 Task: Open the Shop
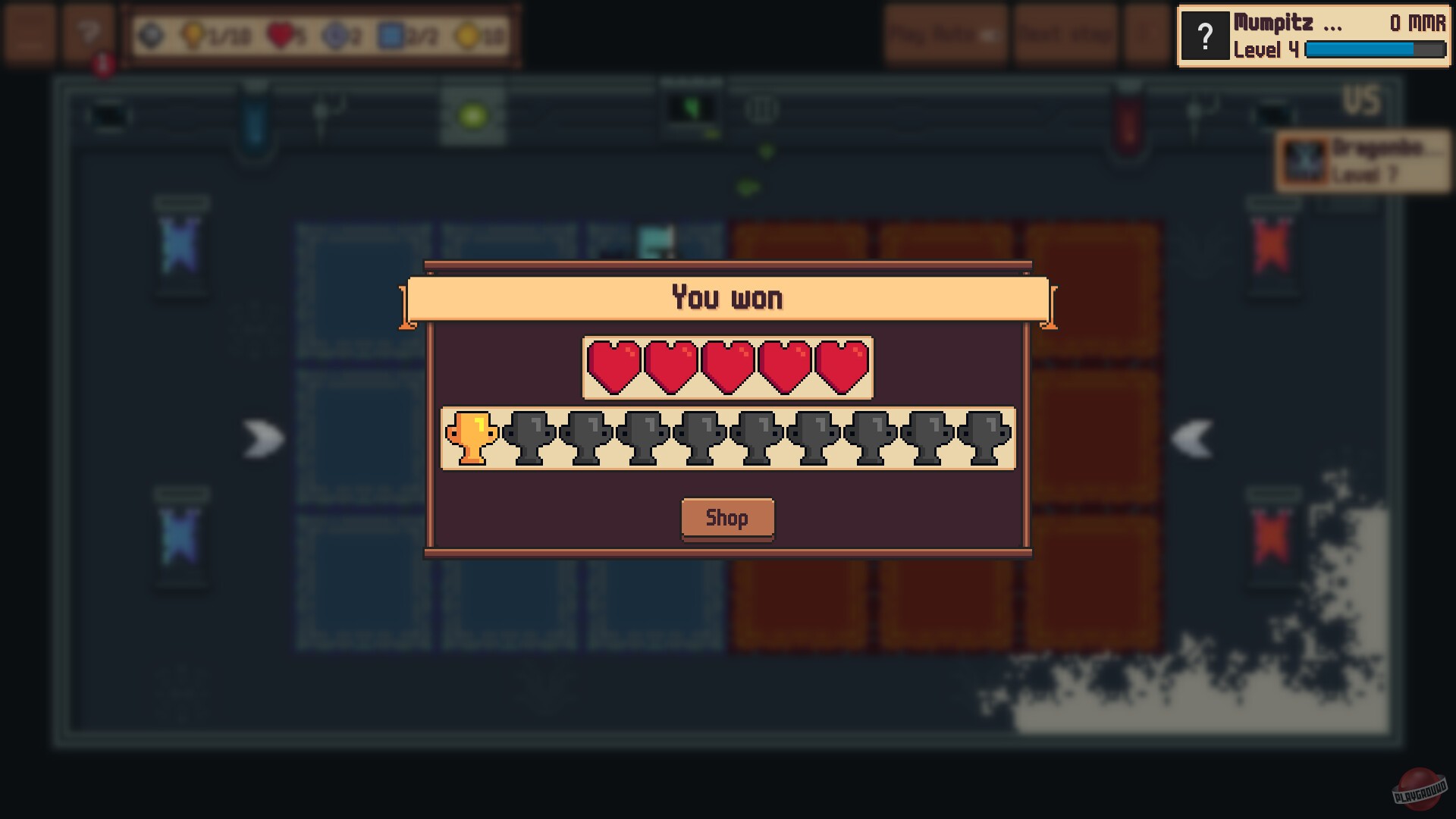coord(727,519)
